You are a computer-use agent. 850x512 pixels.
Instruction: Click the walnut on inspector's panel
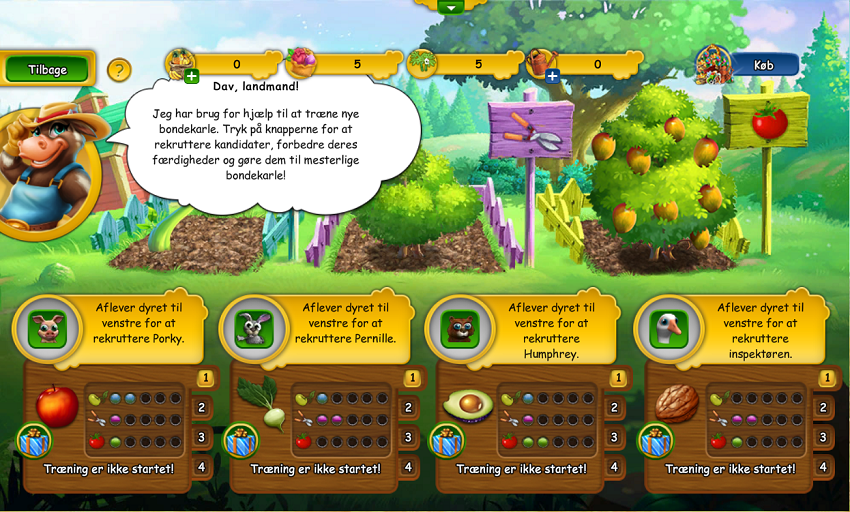pos(676,404)
